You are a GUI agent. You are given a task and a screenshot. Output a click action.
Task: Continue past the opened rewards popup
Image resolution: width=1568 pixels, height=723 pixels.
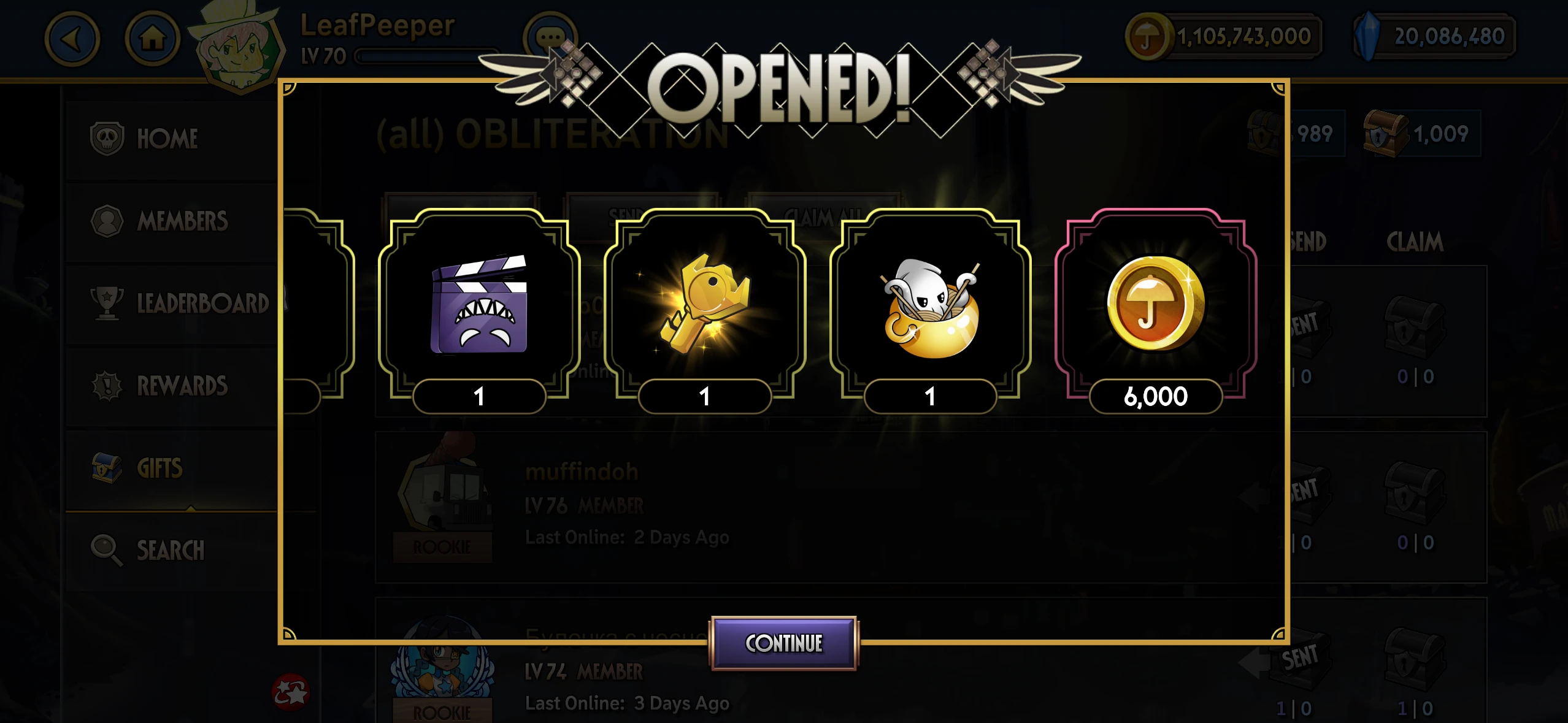point(783,643)
